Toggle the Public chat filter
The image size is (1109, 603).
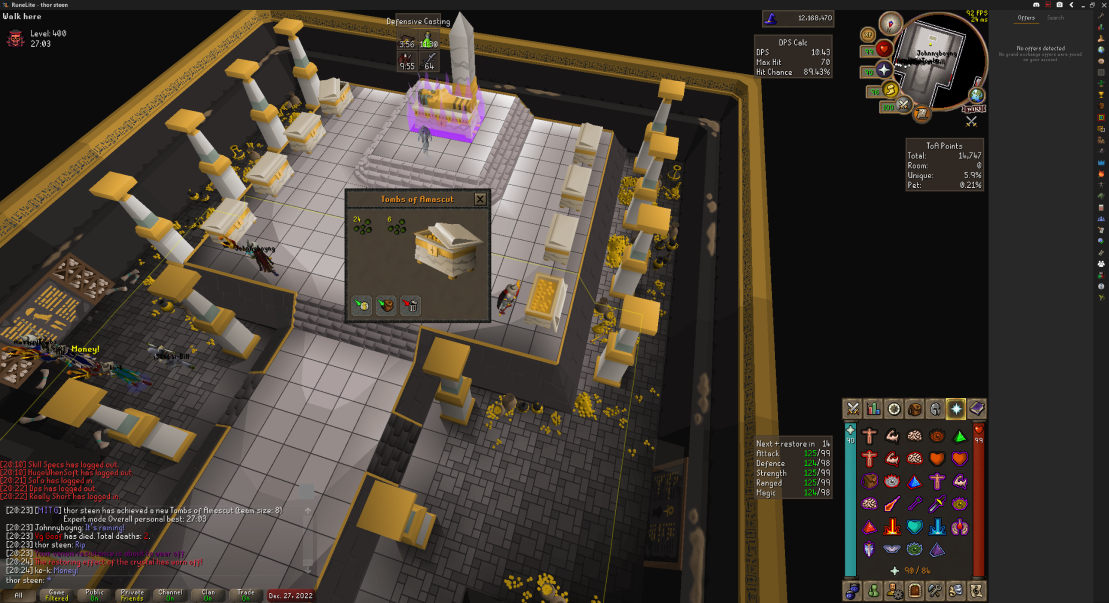[x=93, y=594]
